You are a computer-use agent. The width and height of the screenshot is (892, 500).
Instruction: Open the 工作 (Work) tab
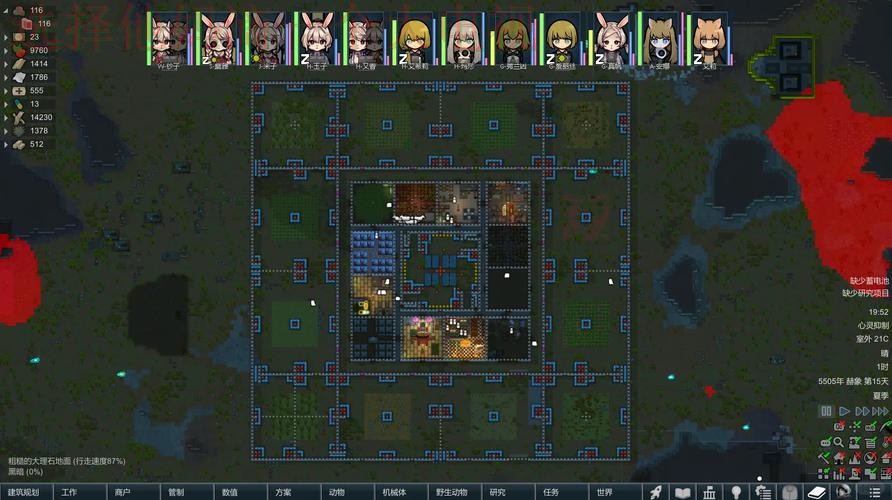[x=69, y=492]
